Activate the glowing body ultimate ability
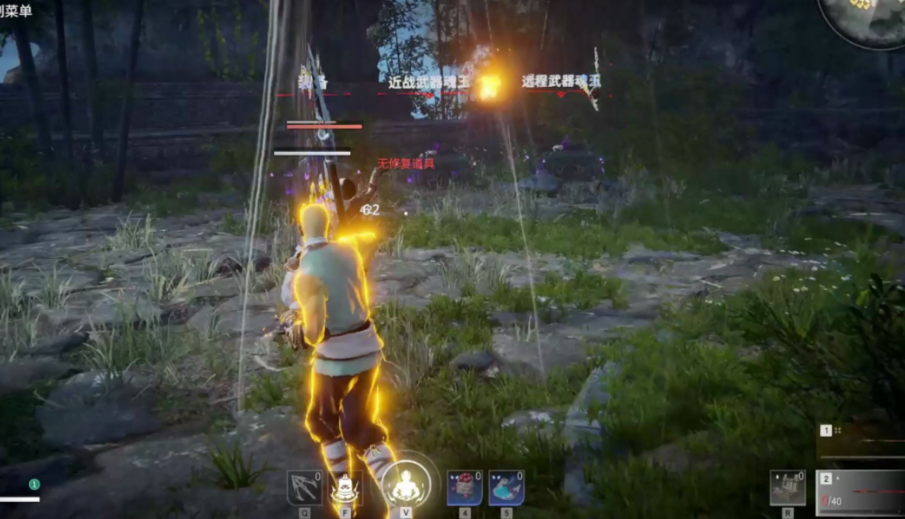The height and width of the screenshot is (519, 905). pos(407,486)
